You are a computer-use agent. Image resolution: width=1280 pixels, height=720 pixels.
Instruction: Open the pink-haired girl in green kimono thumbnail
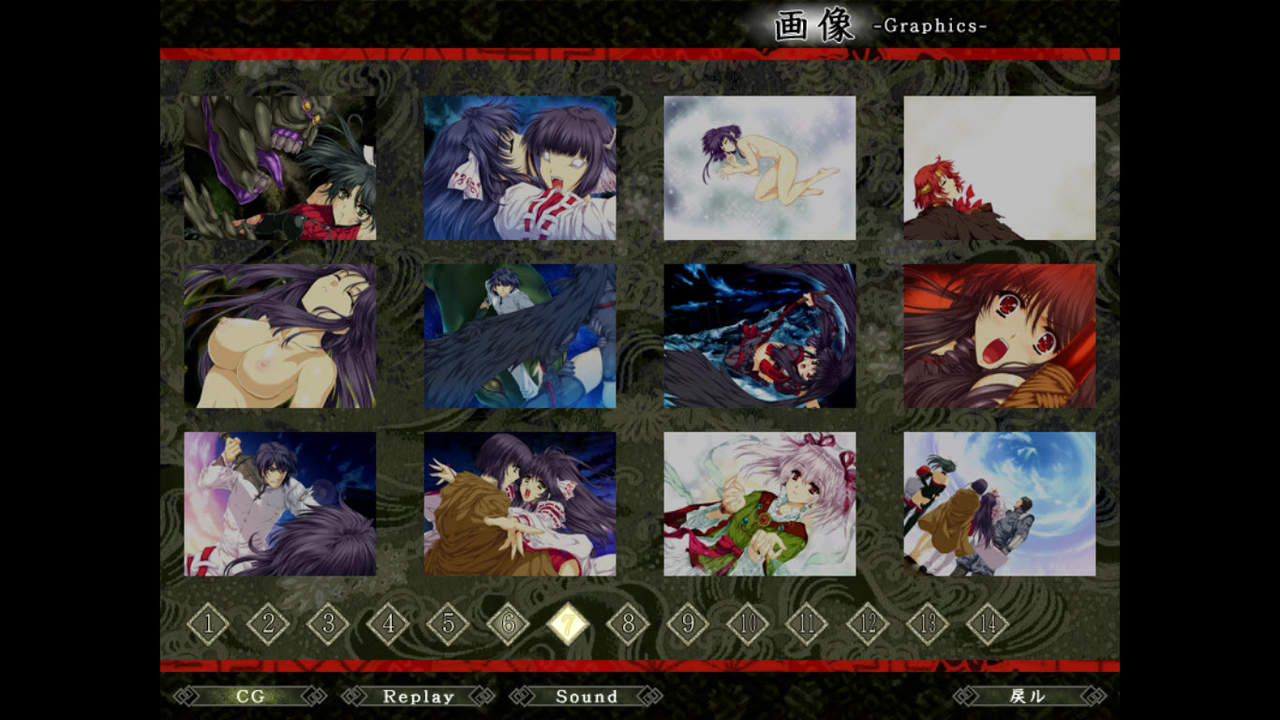point(759,504)
